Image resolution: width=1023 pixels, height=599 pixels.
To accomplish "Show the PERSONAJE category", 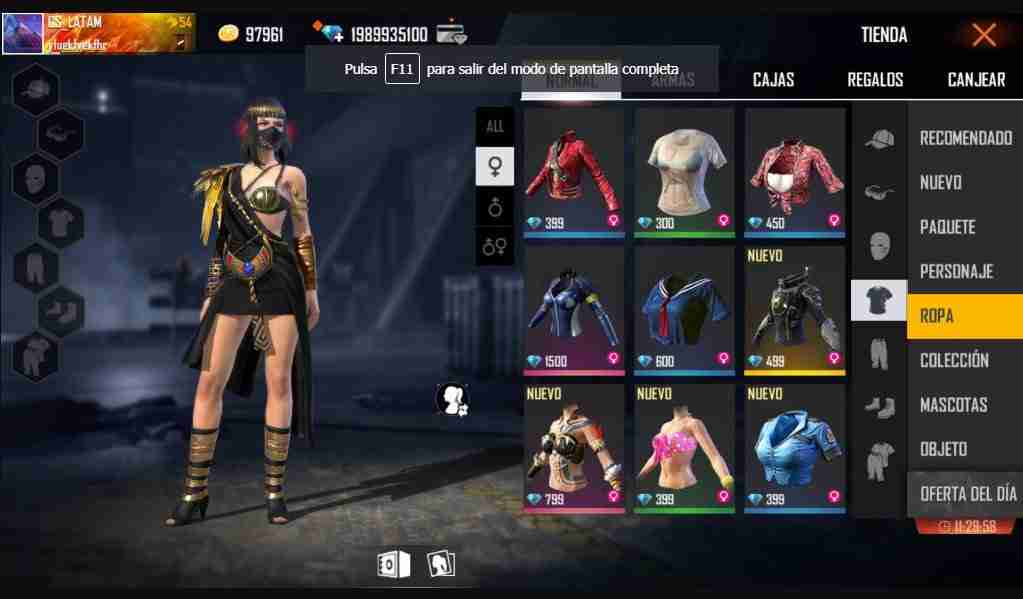I will coord(956,271).
